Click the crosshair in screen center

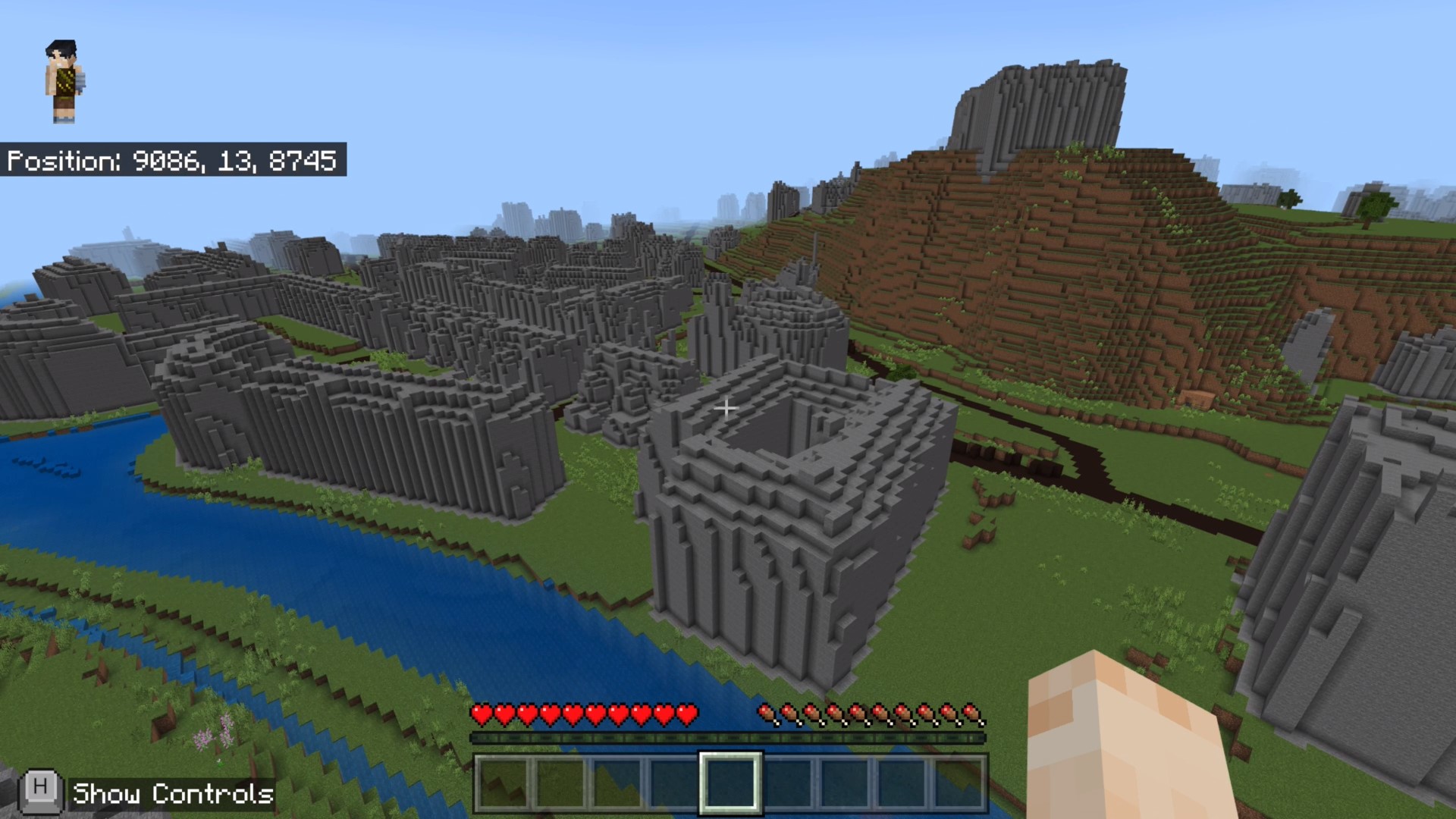pos(726,409)
